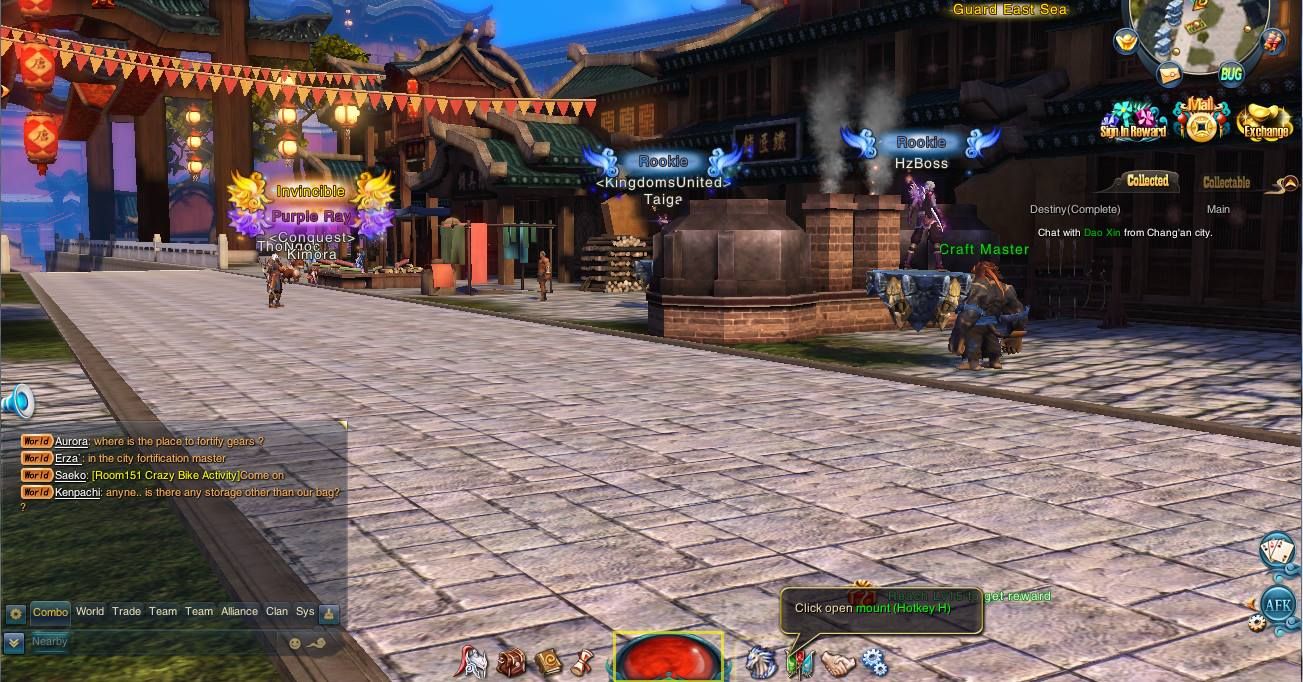
Task: Switch to the Collectable quest tab
Action: [1226, 183]
